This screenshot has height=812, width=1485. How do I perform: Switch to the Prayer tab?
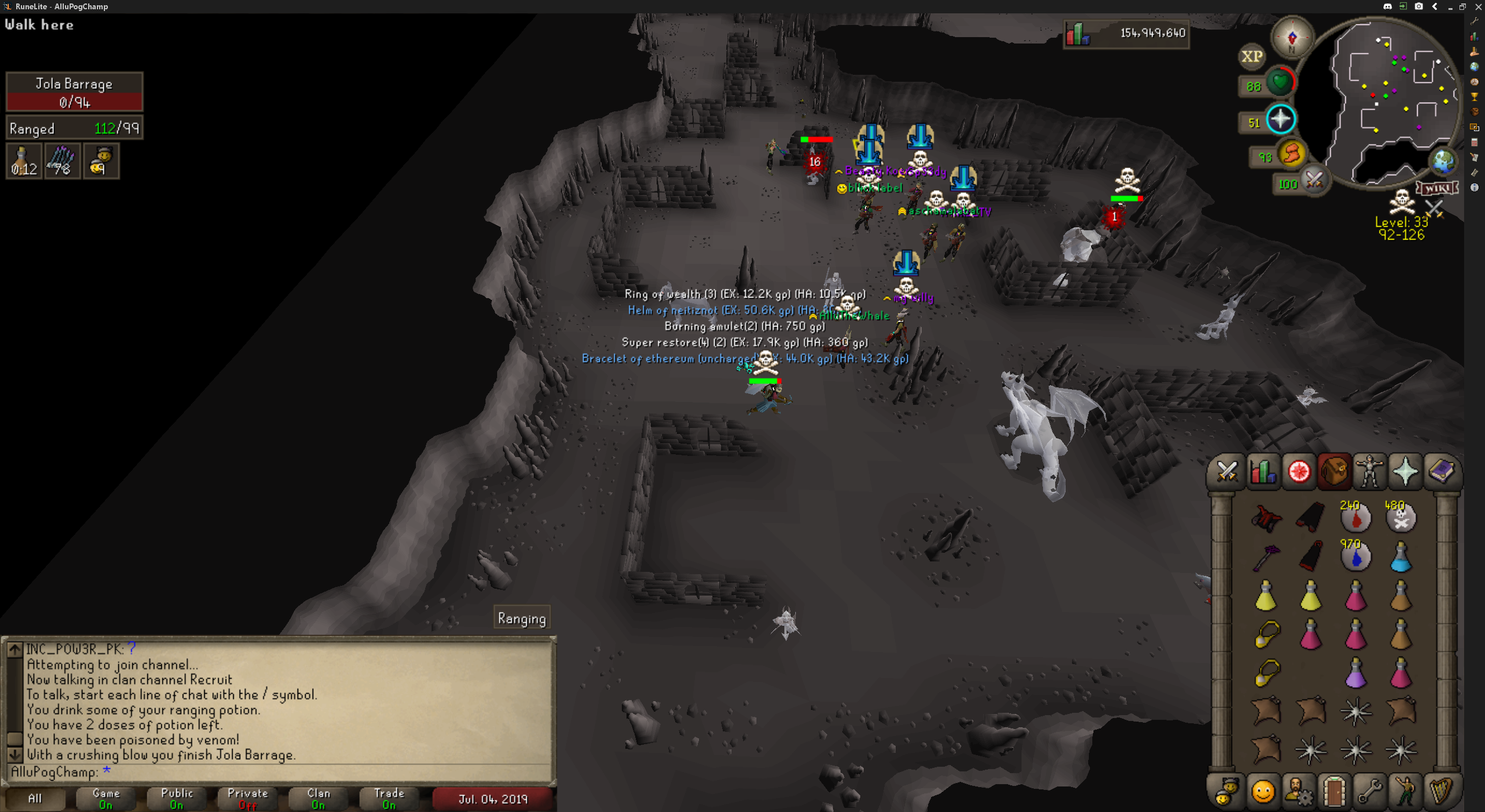point(1405,472)
